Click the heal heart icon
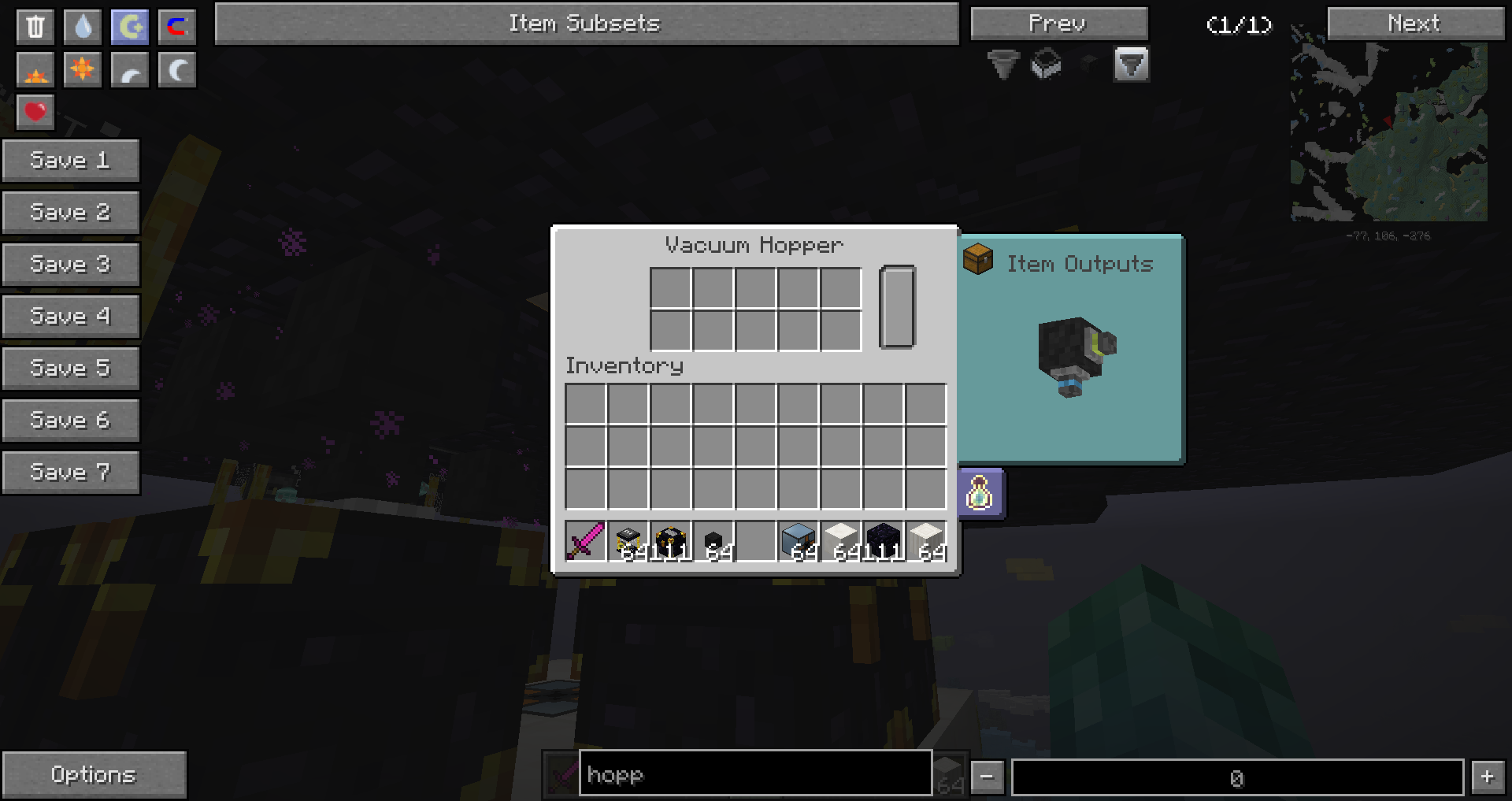This screenshot has height=801, width=1512. [x=35, y=112]
